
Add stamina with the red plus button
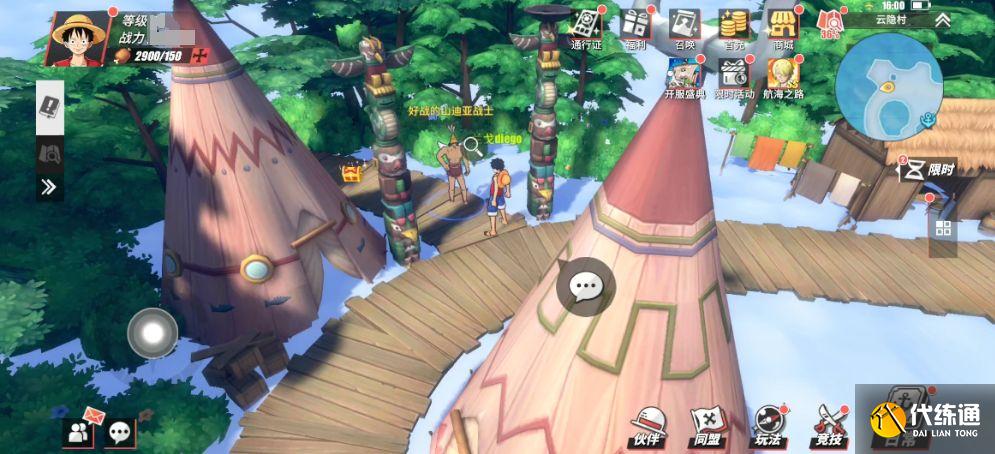click(201, 55)
